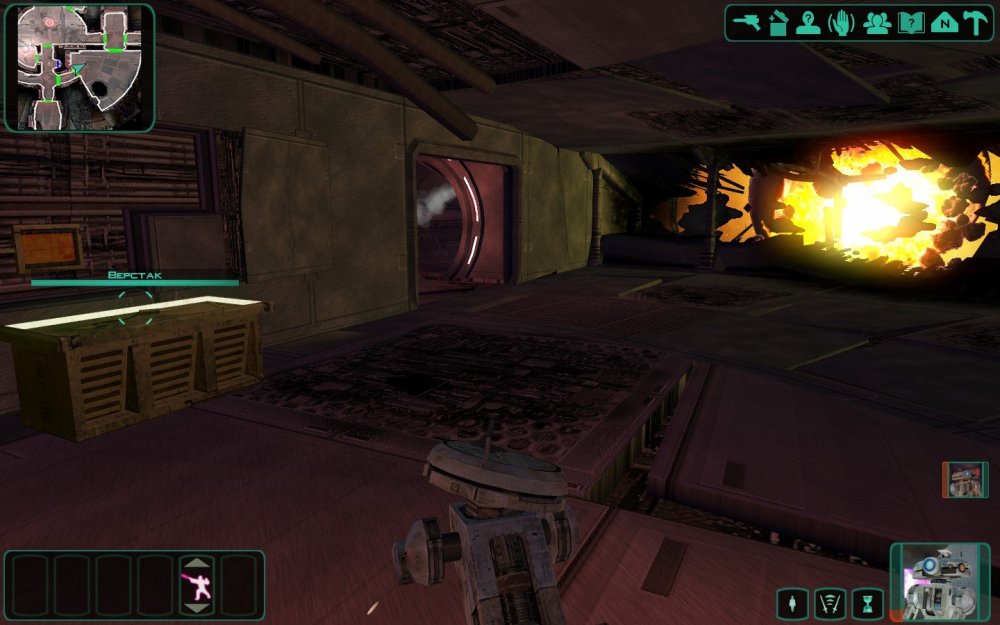Image resolution: width=1000 pixels, height=625 pixels.
Task: Open the options menu via the hammer icon
Action: tap(974, 23)
